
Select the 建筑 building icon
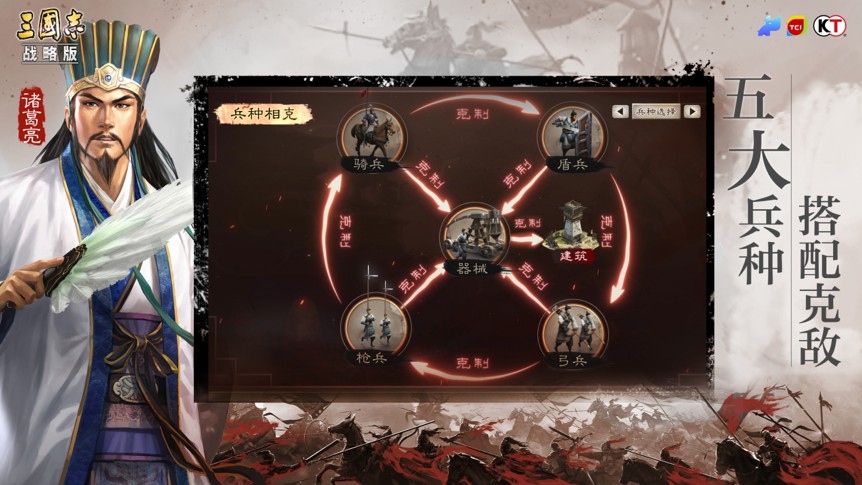[x=573, y=226]
